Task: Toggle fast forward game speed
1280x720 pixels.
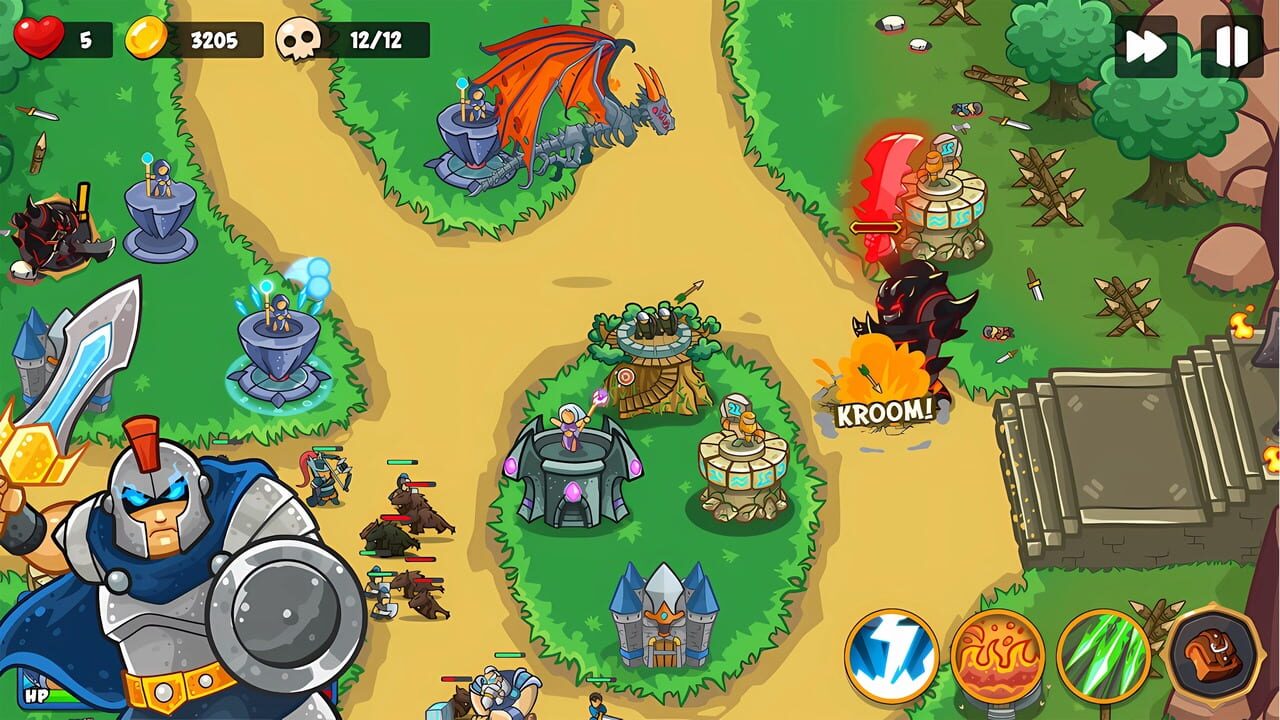Action: [x=1145, y=44]
